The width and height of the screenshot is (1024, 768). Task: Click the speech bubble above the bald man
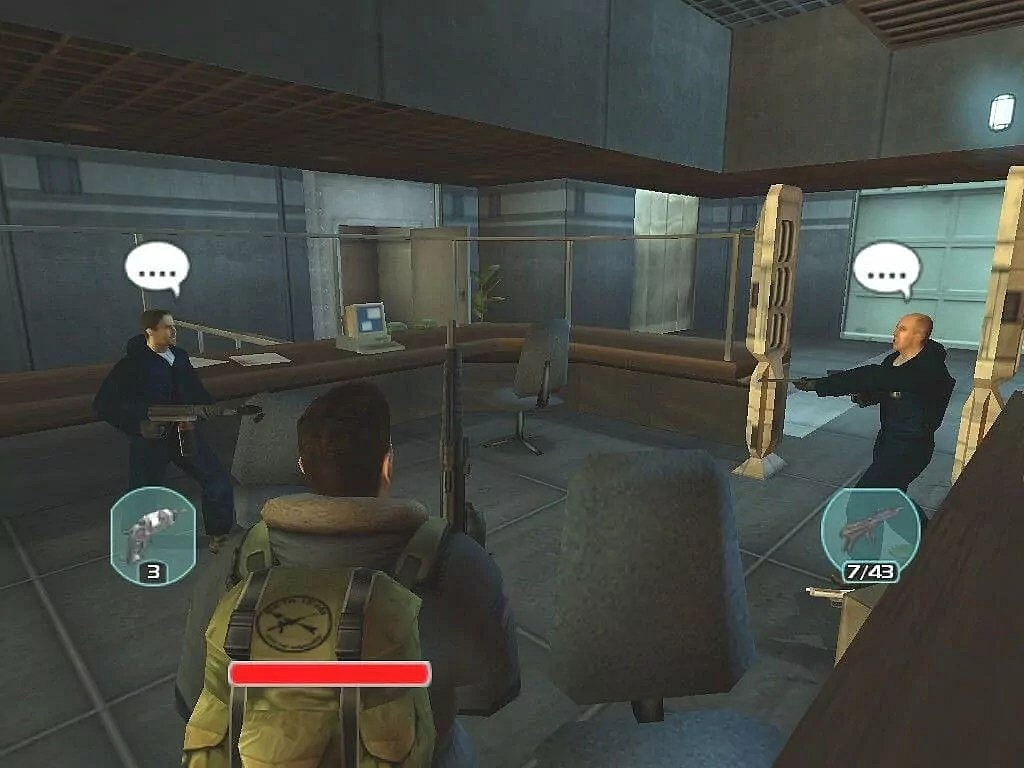pyautogui.click(x=886, y=268)
